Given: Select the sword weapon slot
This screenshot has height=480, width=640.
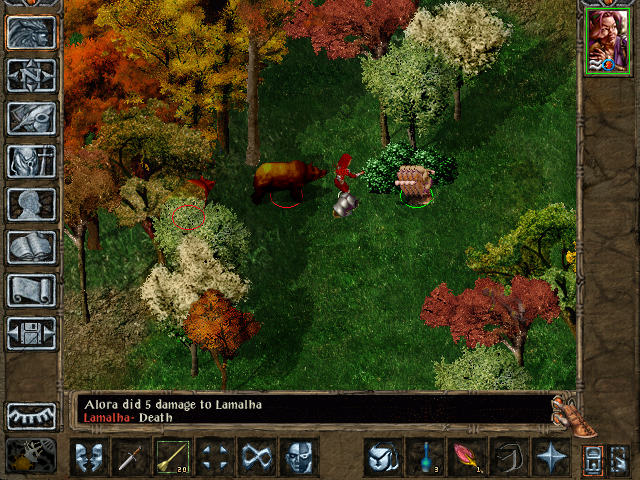Looking at the screenshot, I should (132, 458).
